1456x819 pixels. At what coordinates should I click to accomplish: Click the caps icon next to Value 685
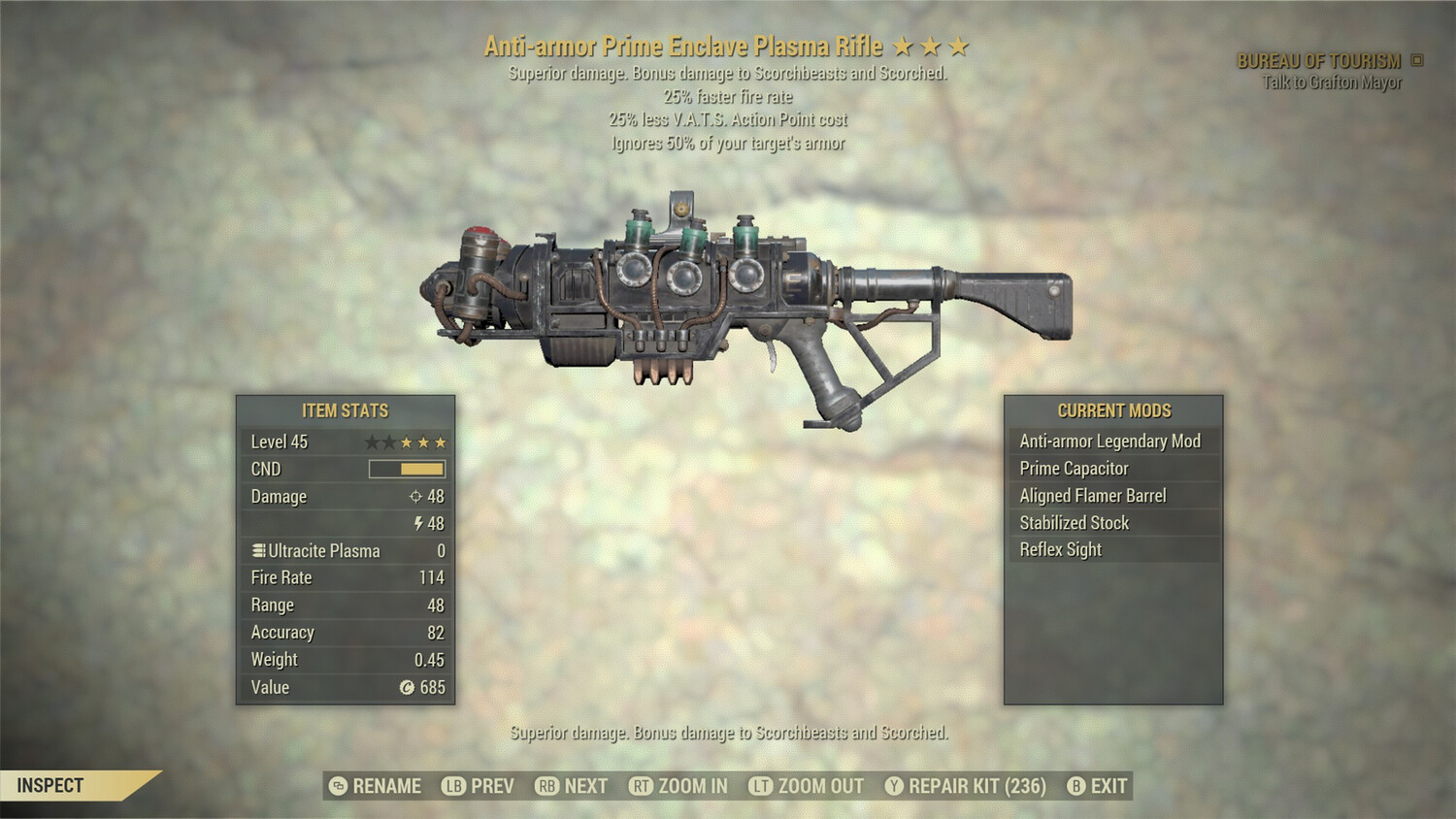point(407,685)
